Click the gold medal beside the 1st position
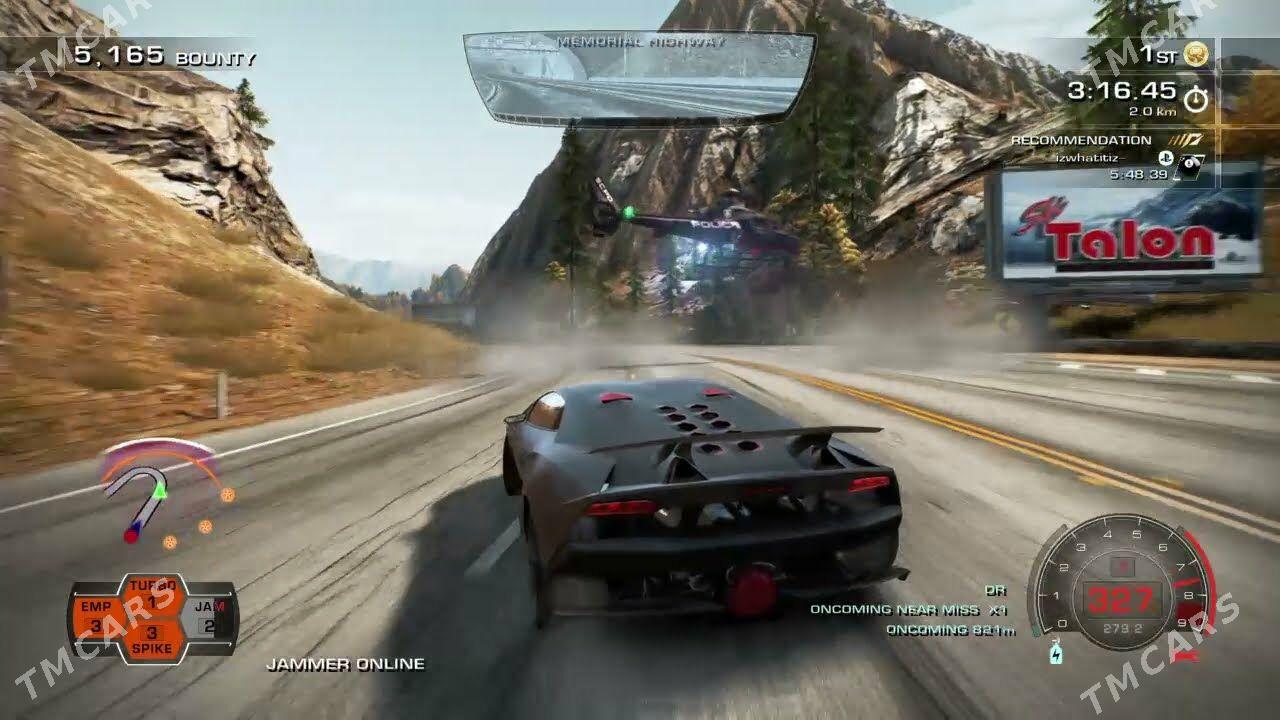Image resolution: width=1280 pixels, height=720 pixels. 1196,55
